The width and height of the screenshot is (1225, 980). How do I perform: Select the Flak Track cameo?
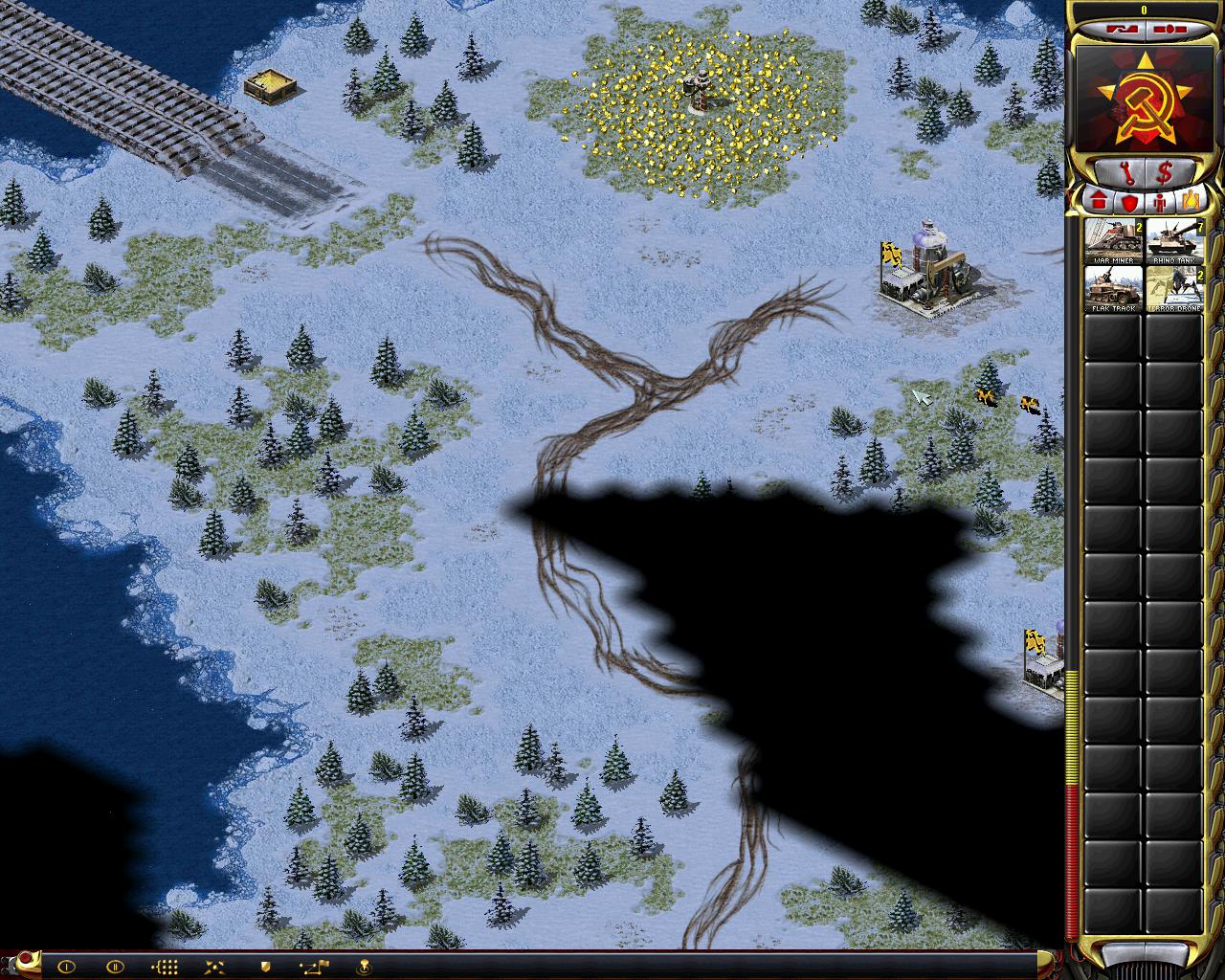(1113, 289)
